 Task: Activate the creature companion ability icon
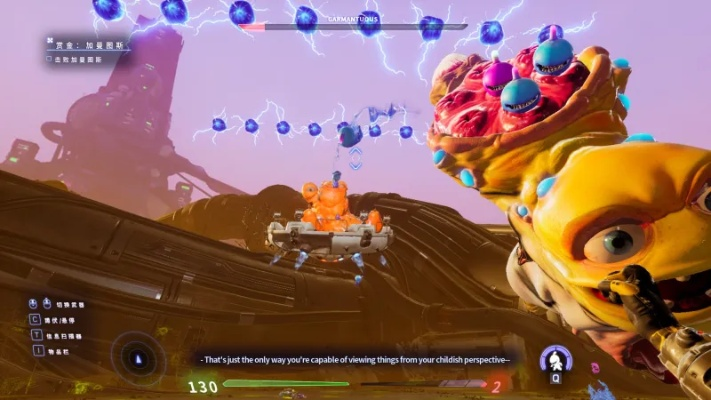[x=555, y=358]
